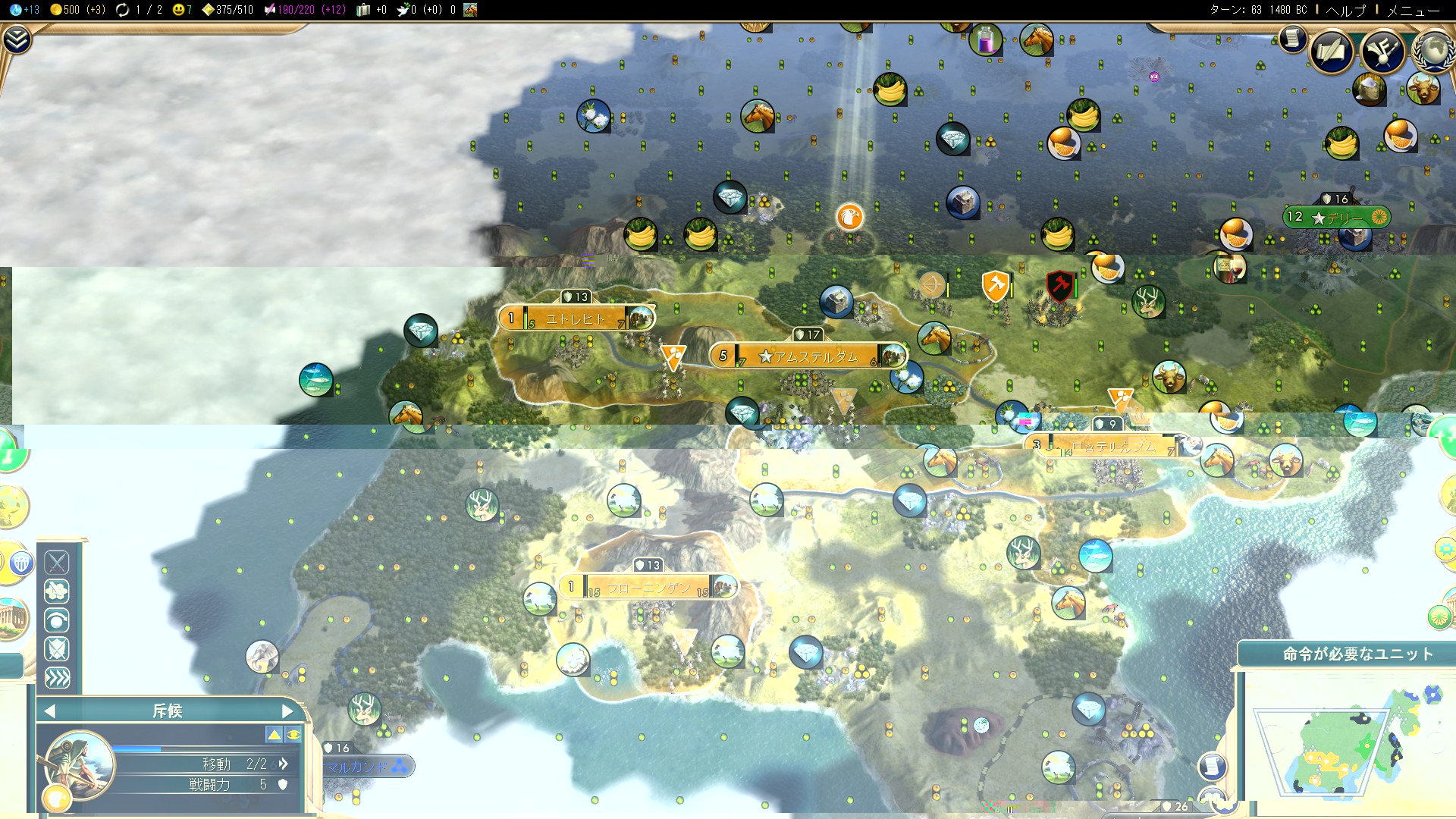This screenshot has height=819, width=1456.
Task: Open the diplomacy globe with laurel button
Action: pyautogui.click(x=1433, y=52)
